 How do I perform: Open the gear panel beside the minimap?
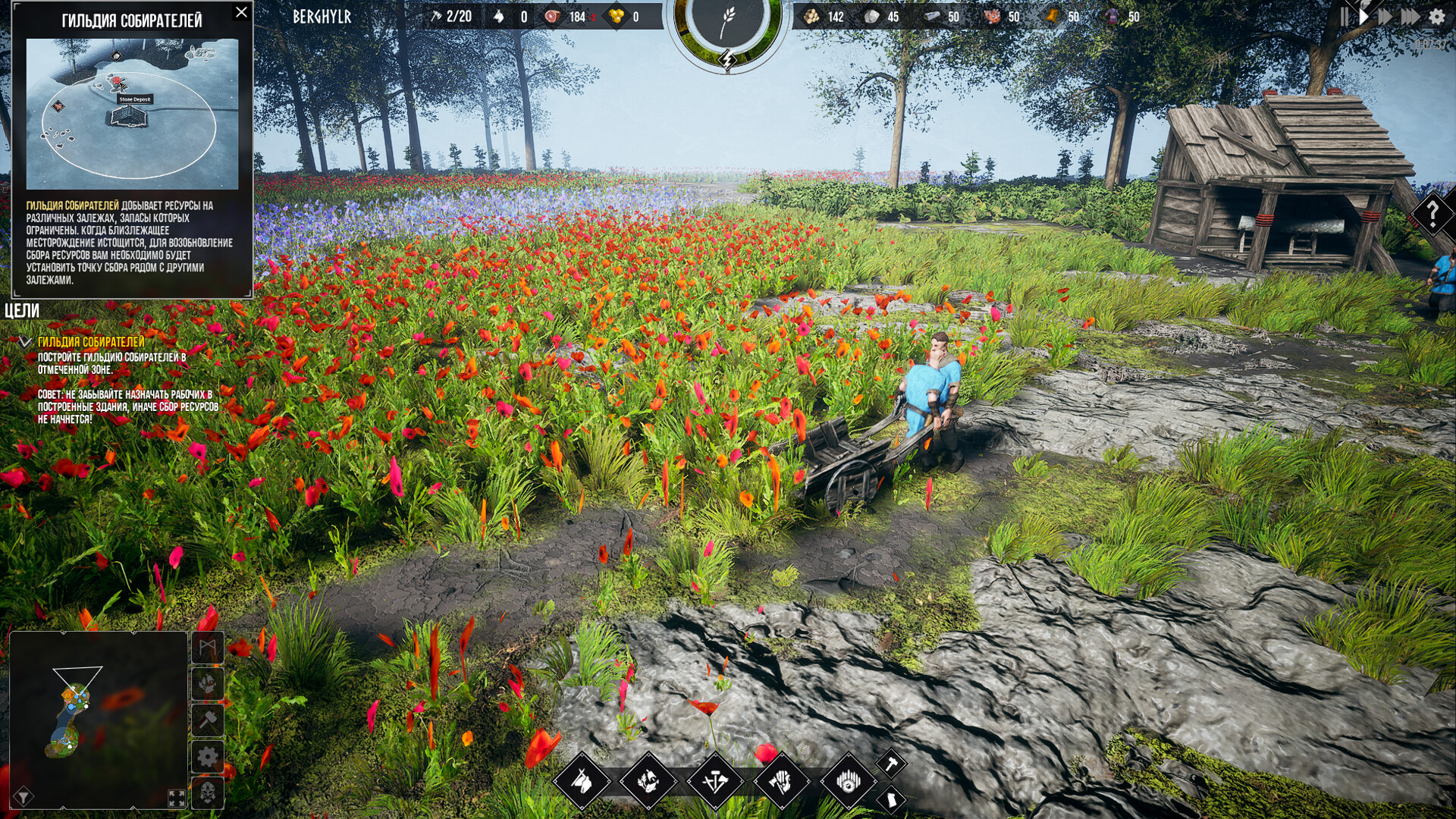[208, 757]
